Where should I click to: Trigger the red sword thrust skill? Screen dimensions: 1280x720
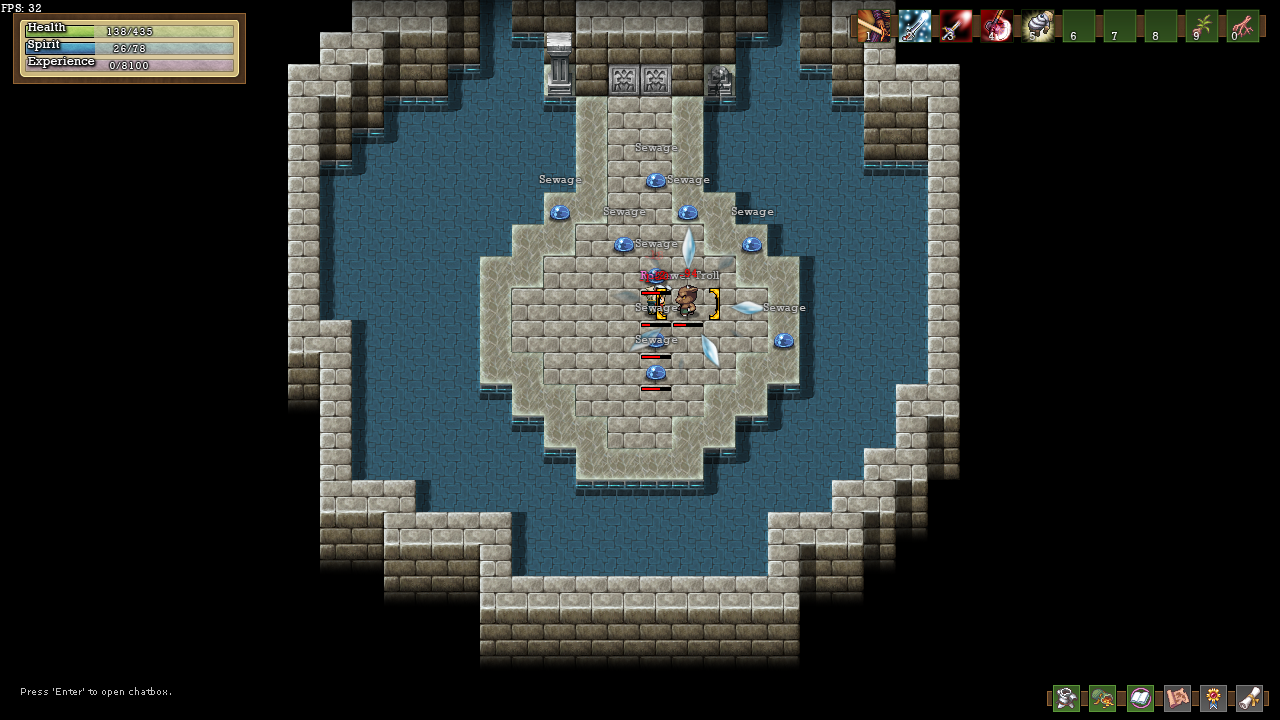tap(956, 26)
